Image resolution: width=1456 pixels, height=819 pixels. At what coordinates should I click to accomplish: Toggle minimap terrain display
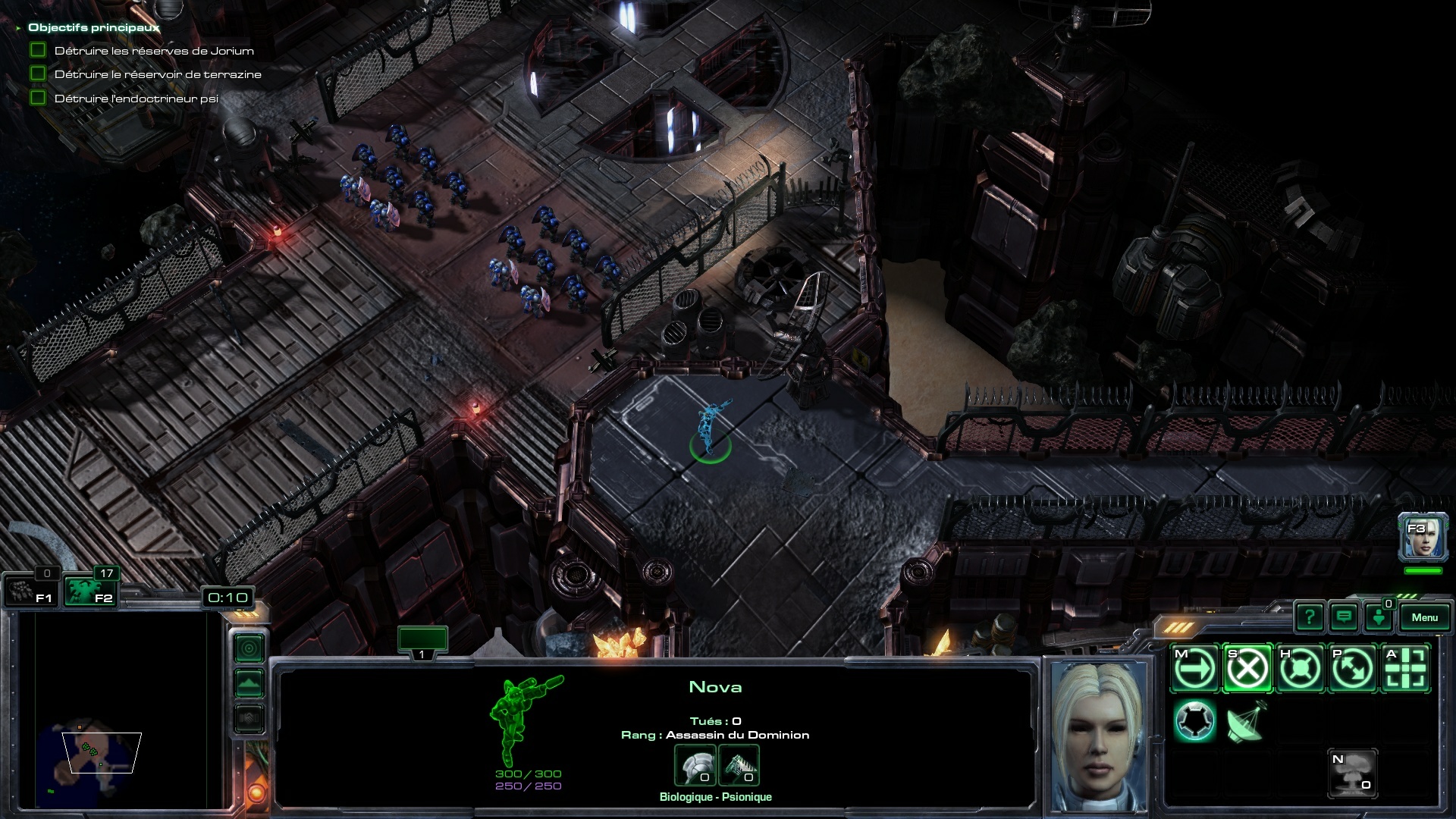(249, 683)
